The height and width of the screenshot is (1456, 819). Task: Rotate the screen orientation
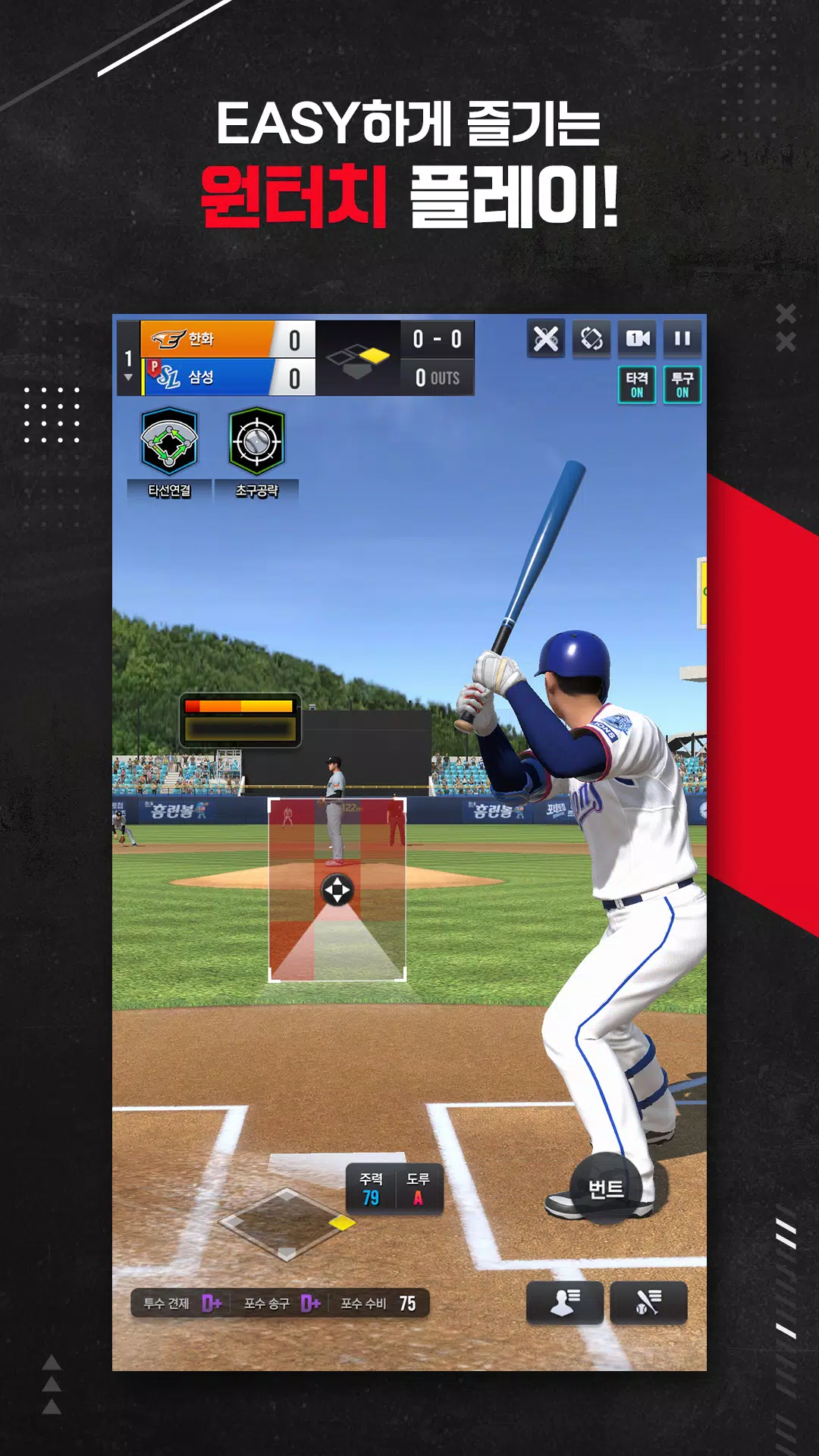click(591, 338)
